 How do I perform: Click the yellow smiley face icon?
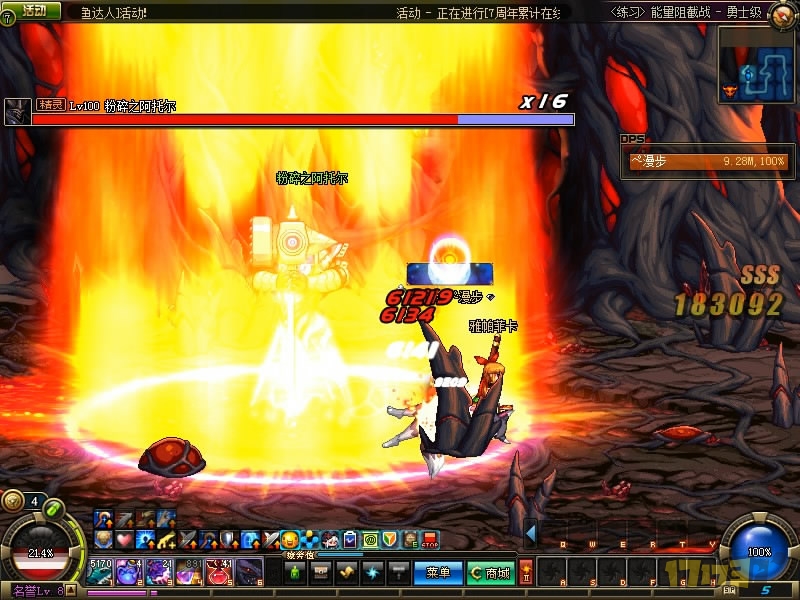(290, 540)
